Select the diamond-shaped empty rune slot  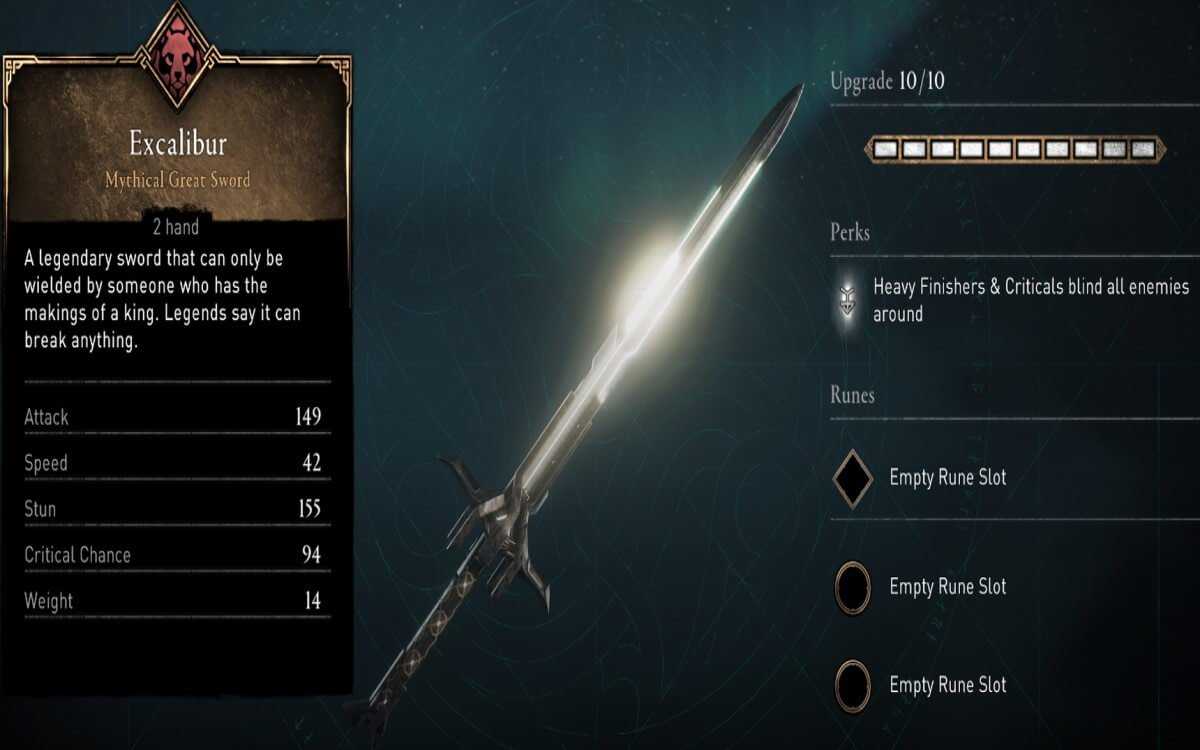pos(853,478)
